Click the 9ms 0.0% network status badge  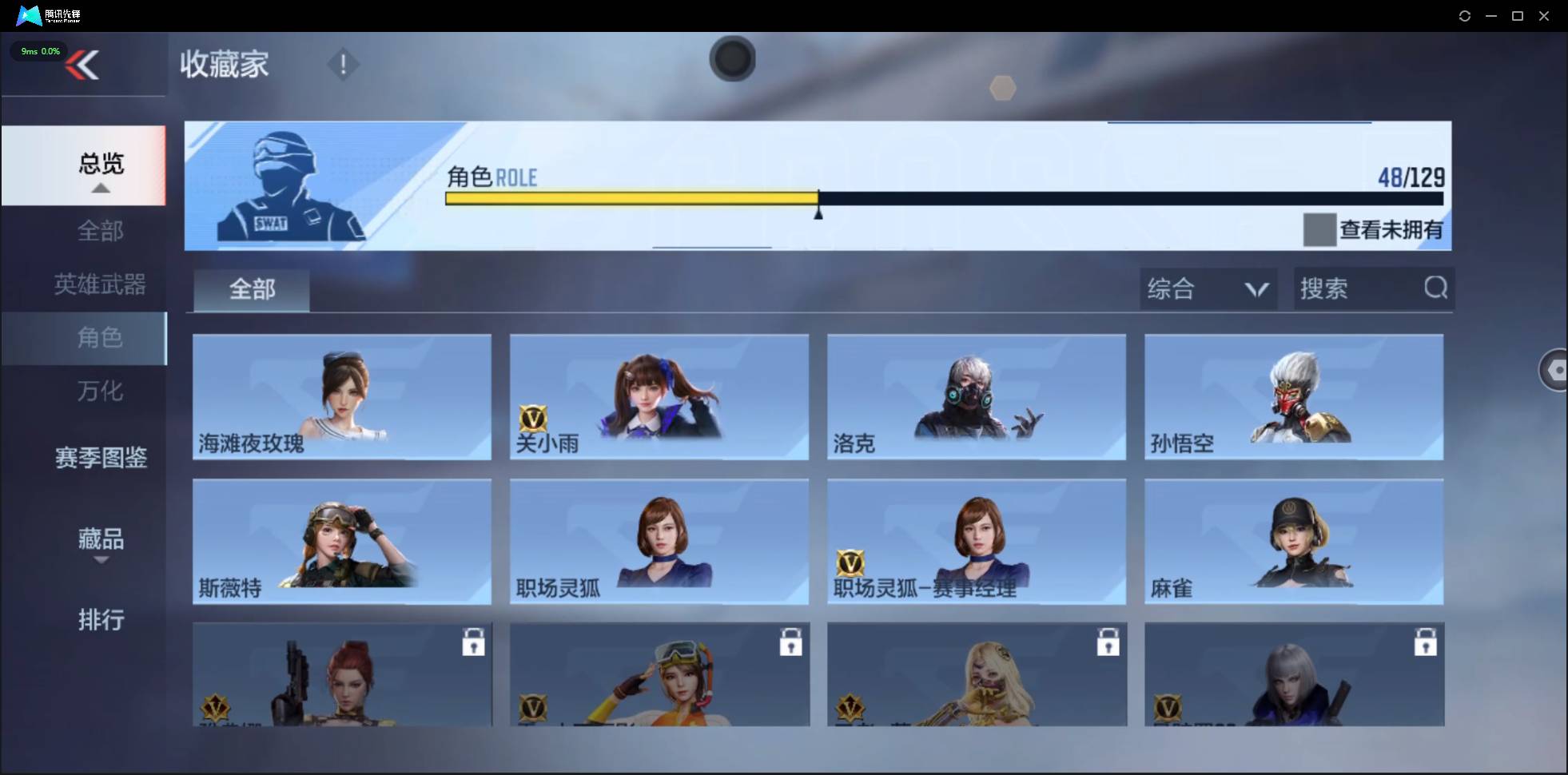pyautogui.click(x=38, y=50)
